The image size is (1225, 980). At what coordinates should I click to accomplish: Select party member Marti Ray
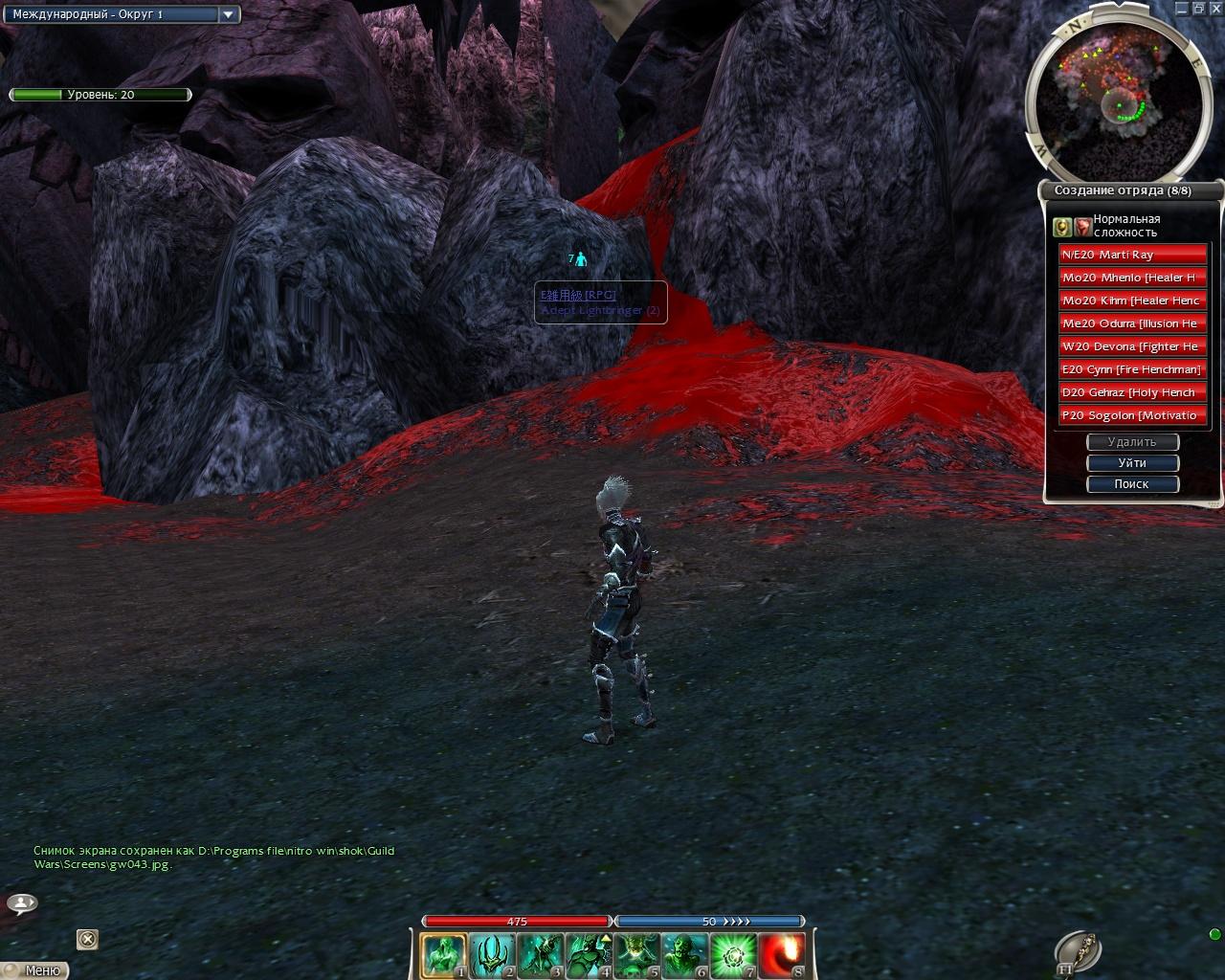(1132, 255)
